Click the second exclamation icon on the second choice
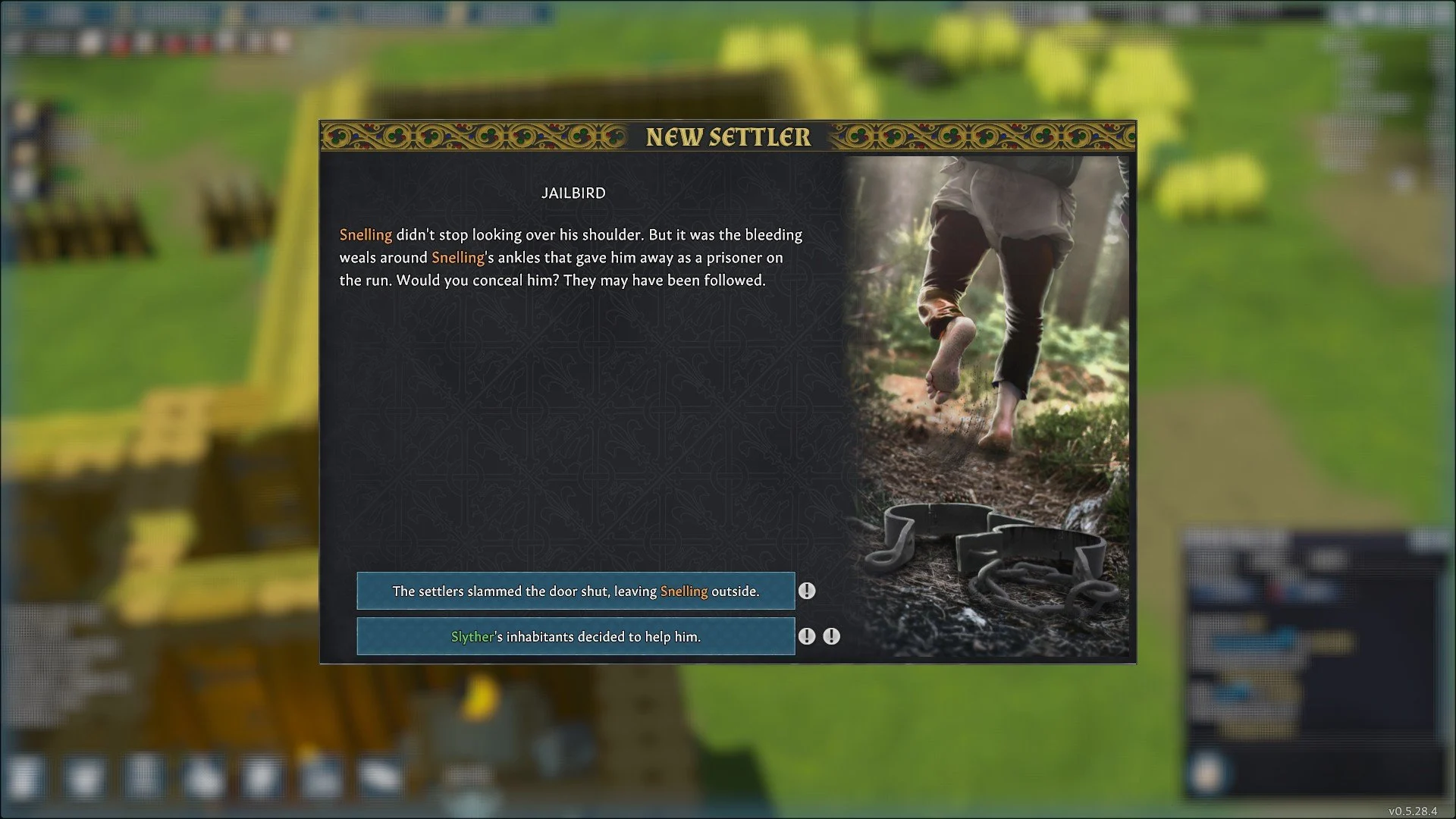The width and height of the screenshot is (1456, 819). [832, 636]
